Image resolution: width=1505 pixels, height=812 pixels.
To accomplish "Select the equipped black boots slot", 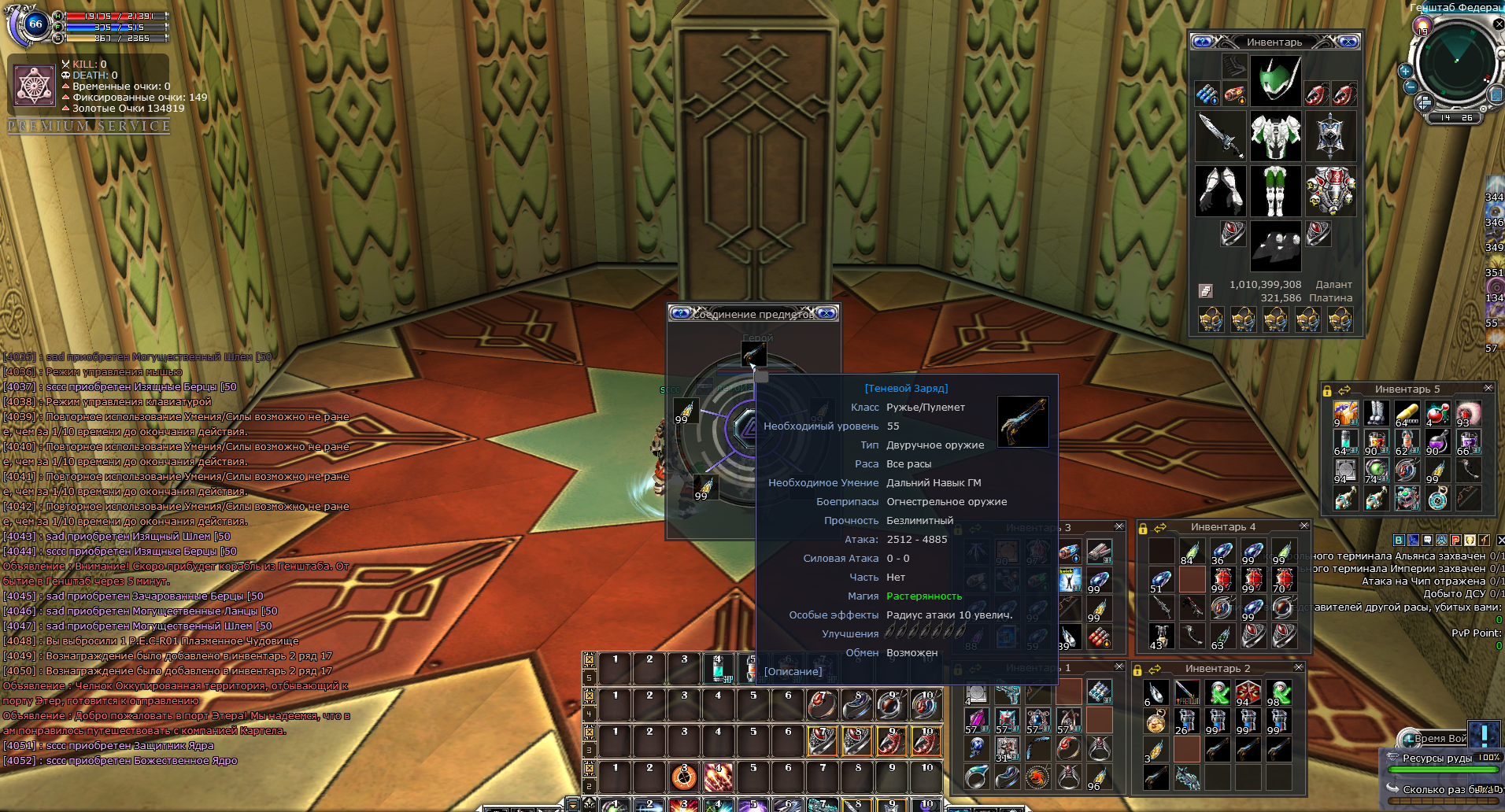I will 1275,245.
